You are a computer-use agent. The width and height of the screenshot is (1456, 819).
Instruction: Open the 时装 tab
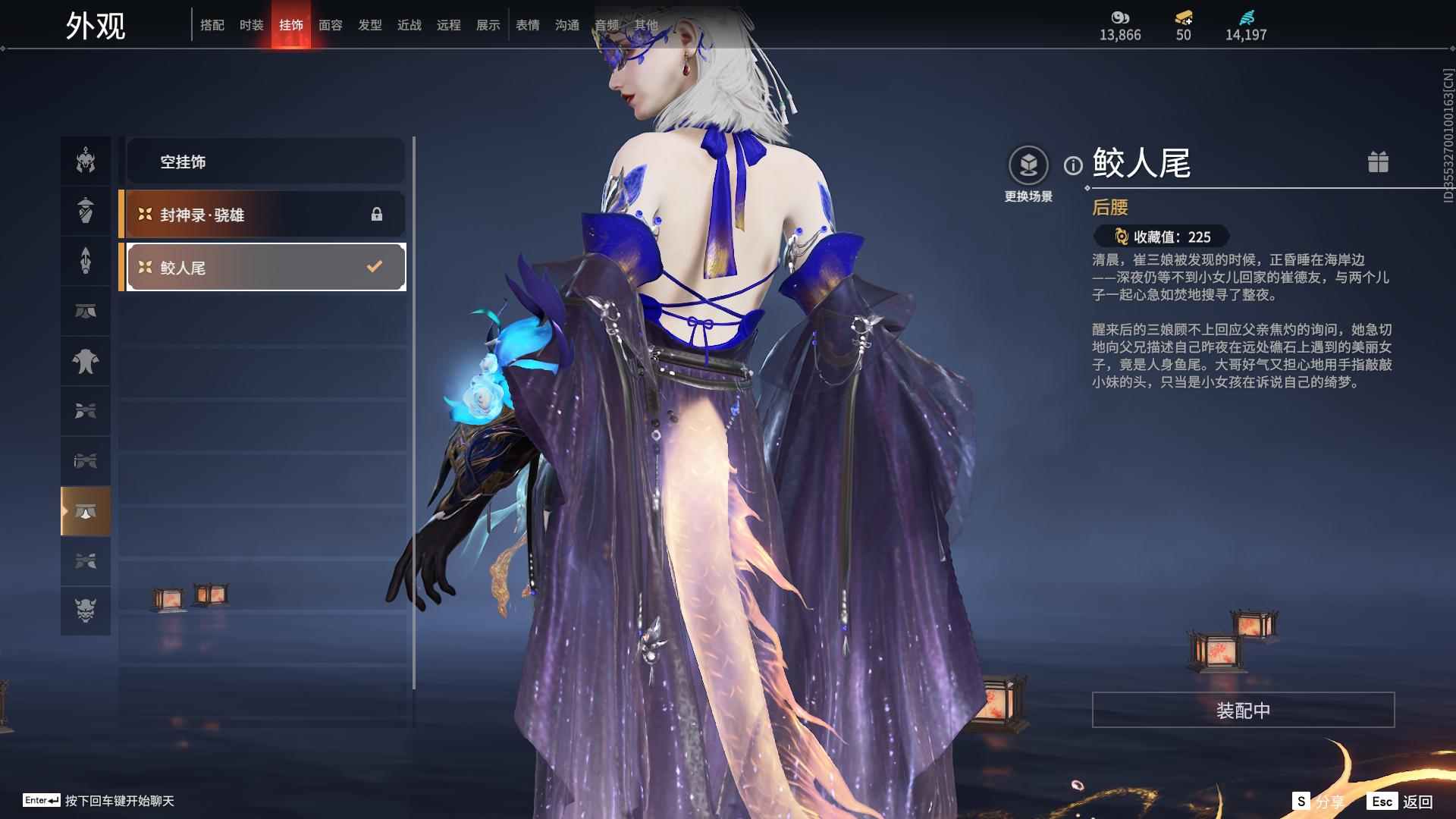coord(252,26)
